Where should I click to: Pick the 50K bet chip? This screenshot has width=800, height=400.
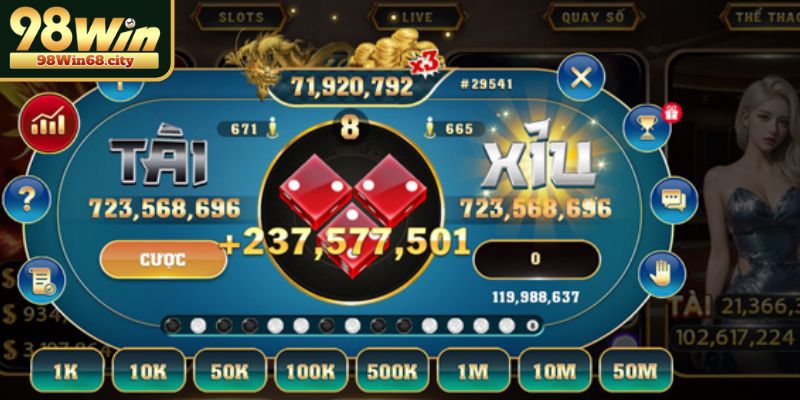(229, 371)
